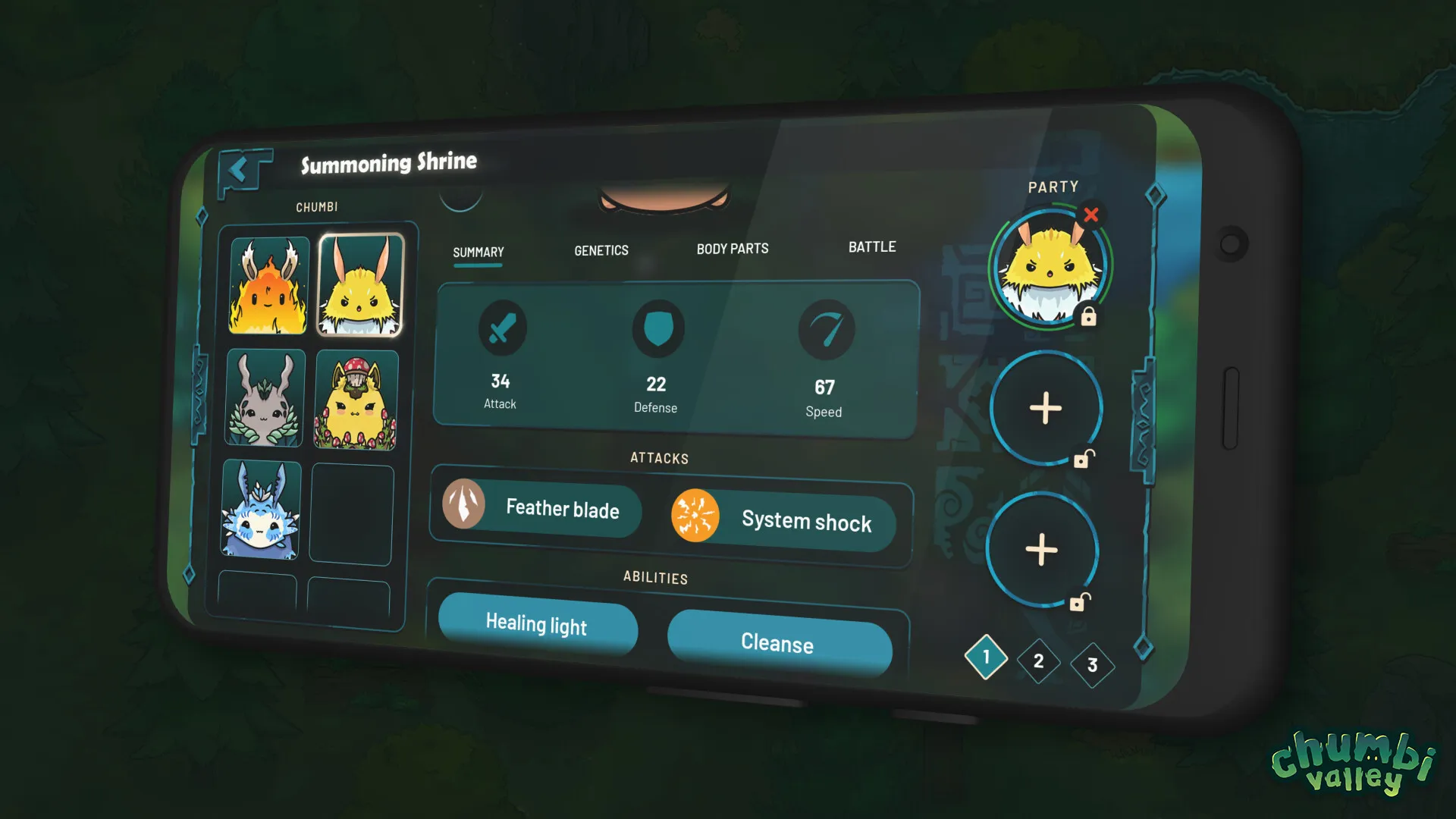Select party preset 2
The height and width of the screenshot is (819, 1456).
1038,661
